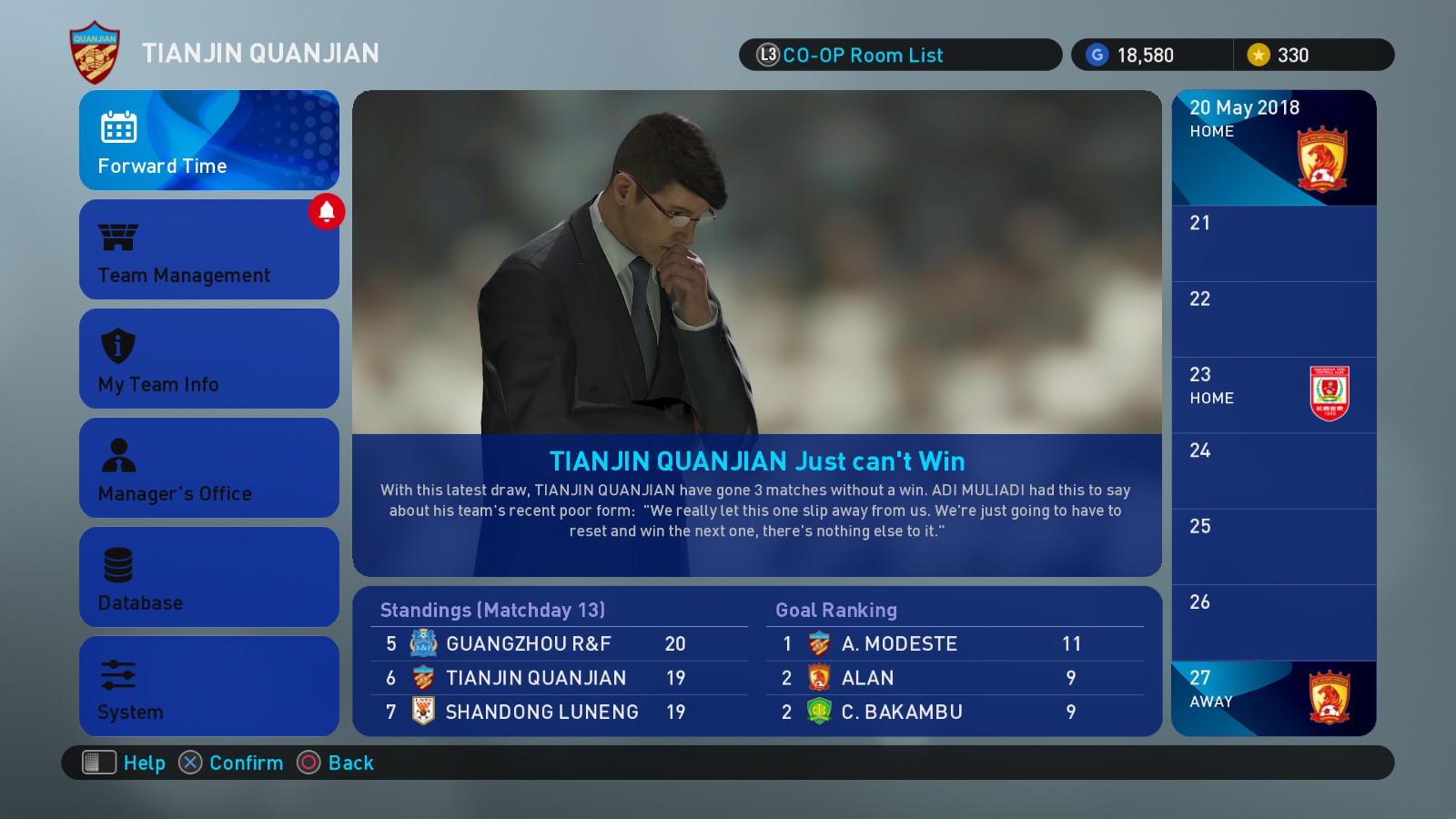This screenshot has width=1456, height=819.
Task: Open Team Management
Action: pos(208,249)
